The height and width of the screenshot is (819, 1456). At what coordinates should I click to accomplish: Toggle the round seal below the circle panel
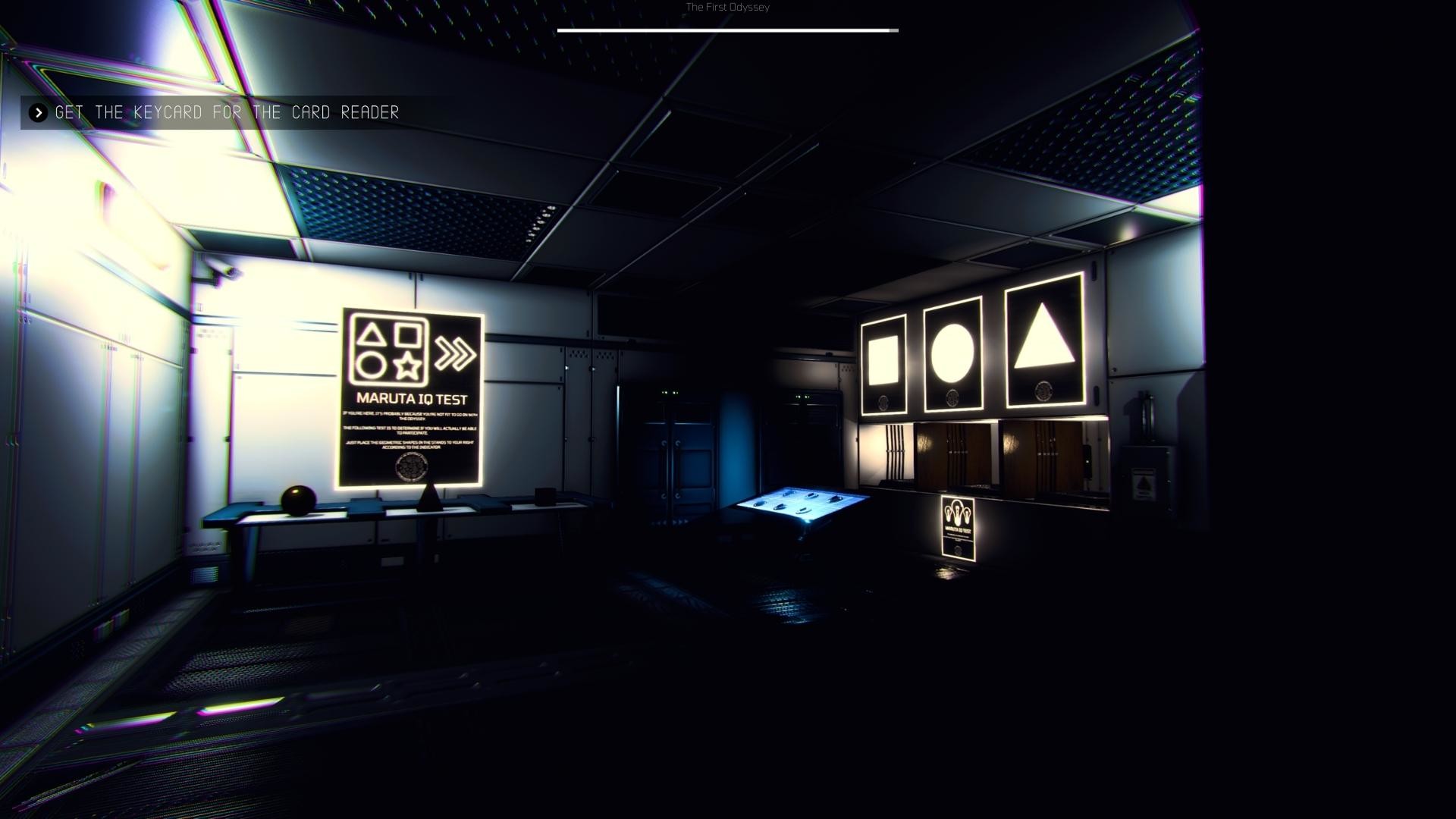(953, 397)
